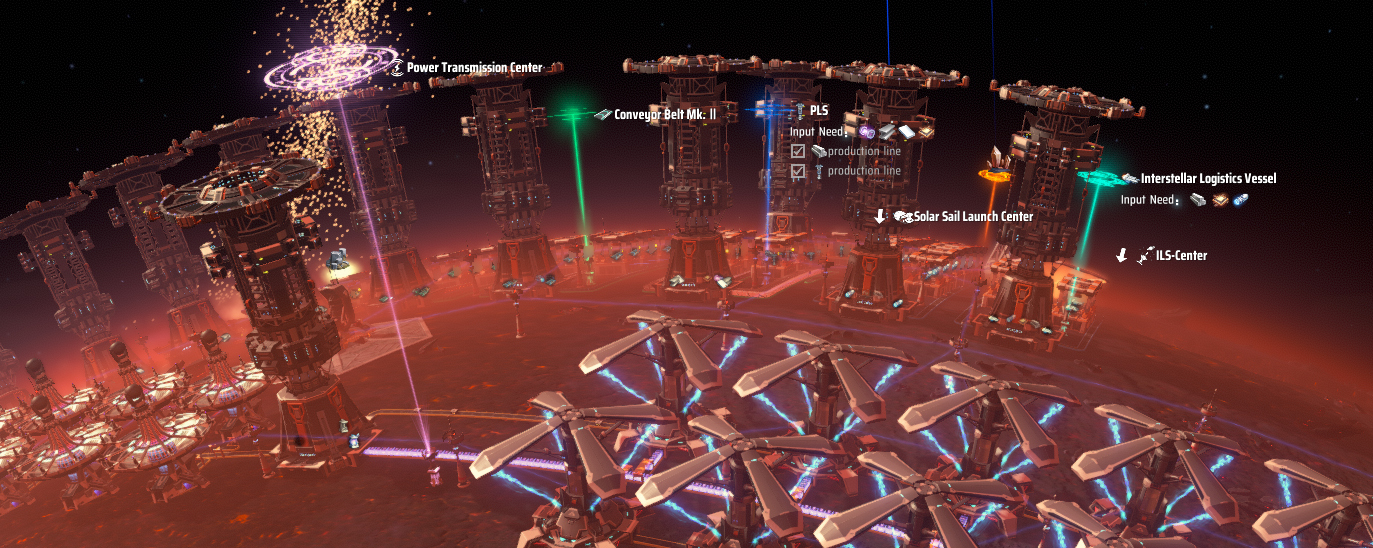
Task: Select the Power Transmission Center marker label
Action: 474,68
